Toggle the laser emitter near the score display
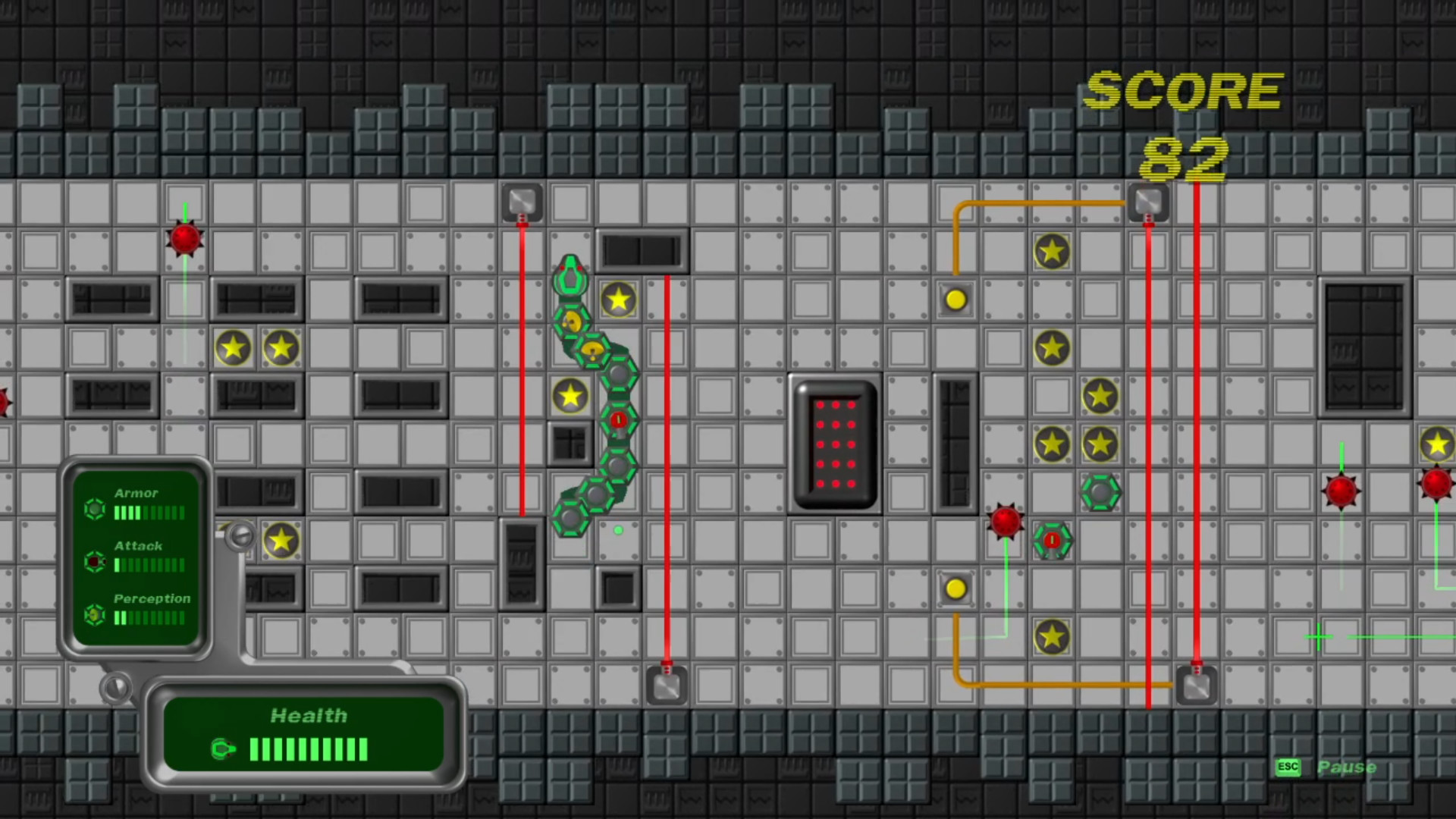This screenshot has height=819, width=1456. click(1147, 201)
